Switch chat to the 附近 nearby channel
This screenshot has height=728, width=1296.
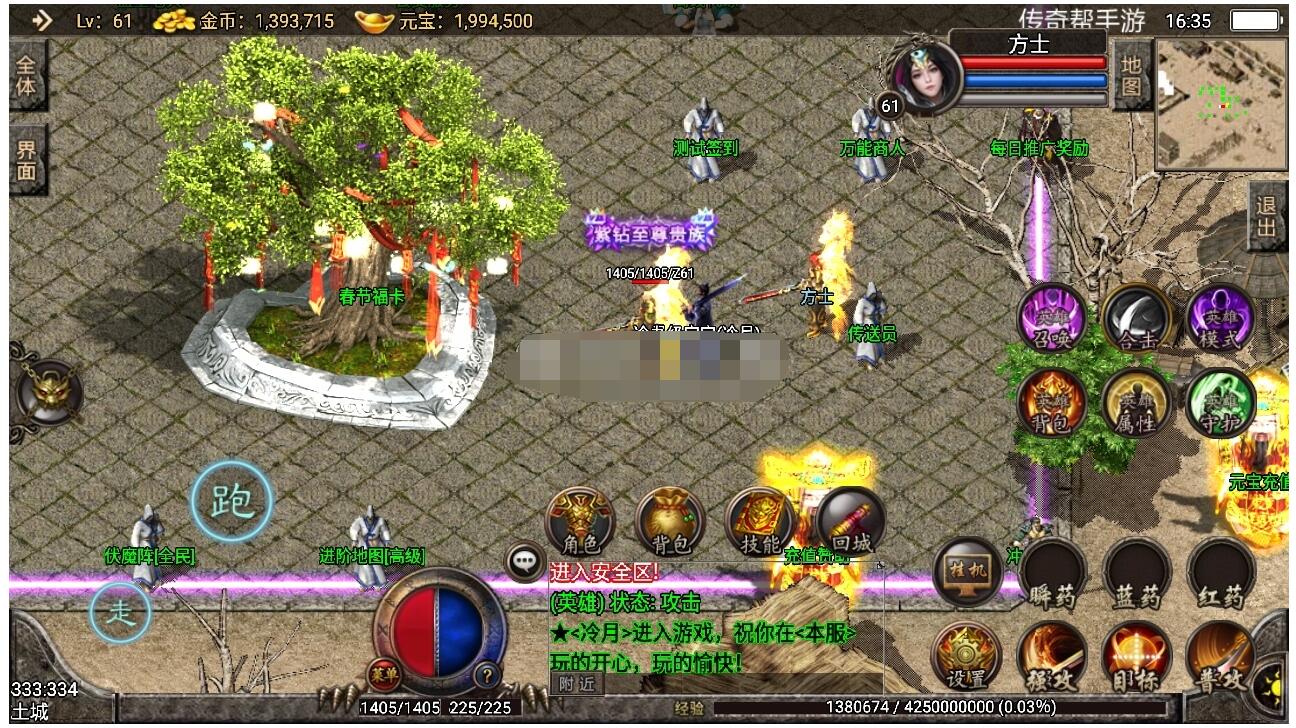pyautogui.click(x=576, y=684)
